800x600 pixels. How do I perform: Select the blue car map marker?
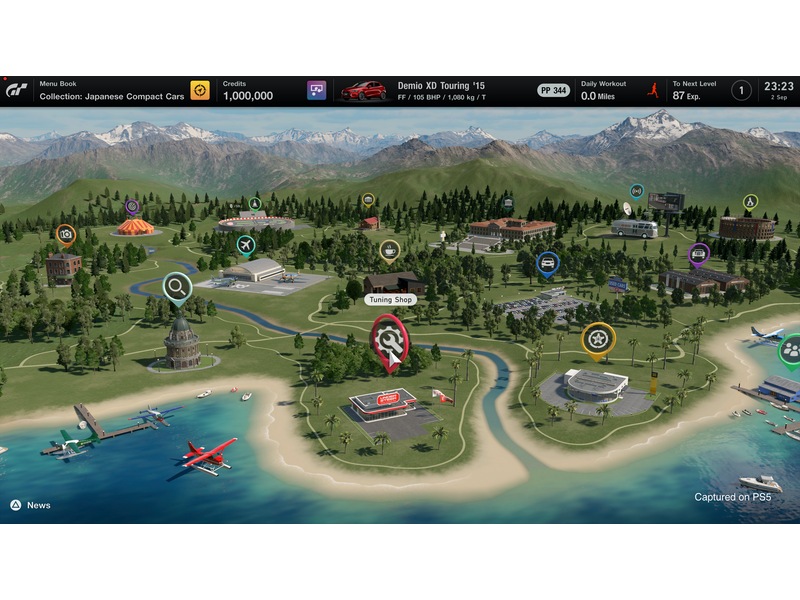tap(547, 263)
